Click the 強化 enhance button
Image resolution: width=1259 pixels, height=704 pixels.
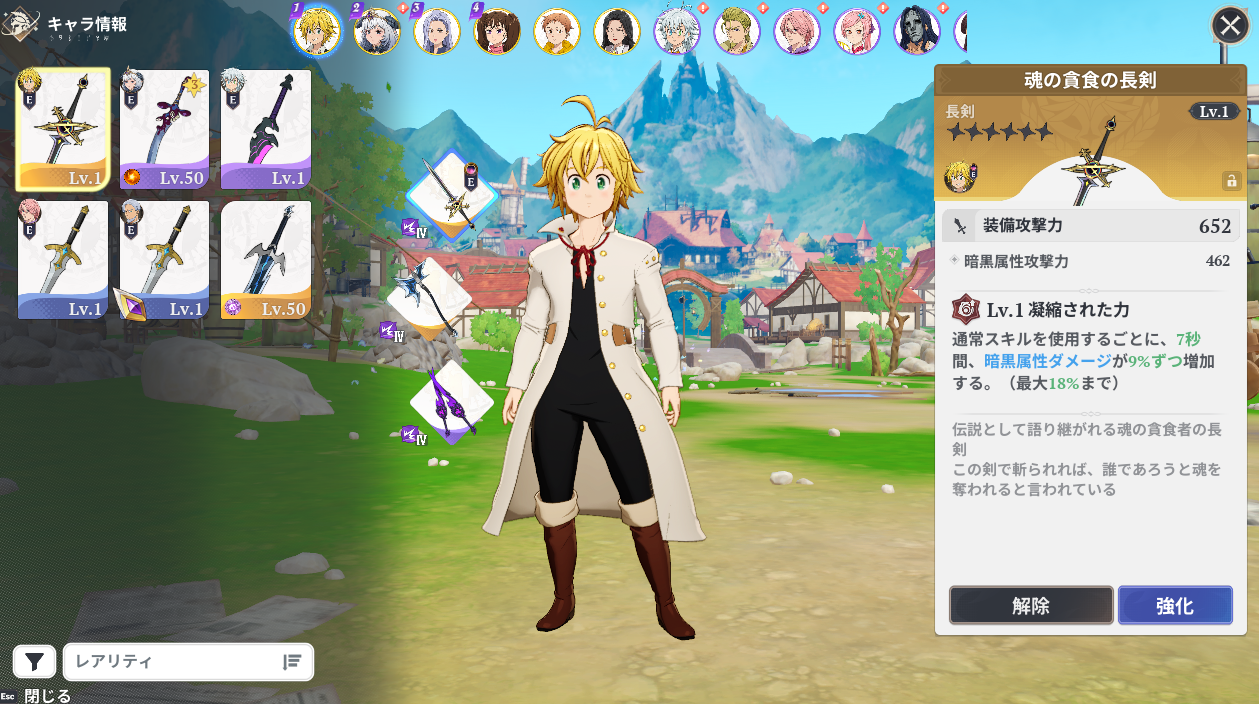point(1175,605)
